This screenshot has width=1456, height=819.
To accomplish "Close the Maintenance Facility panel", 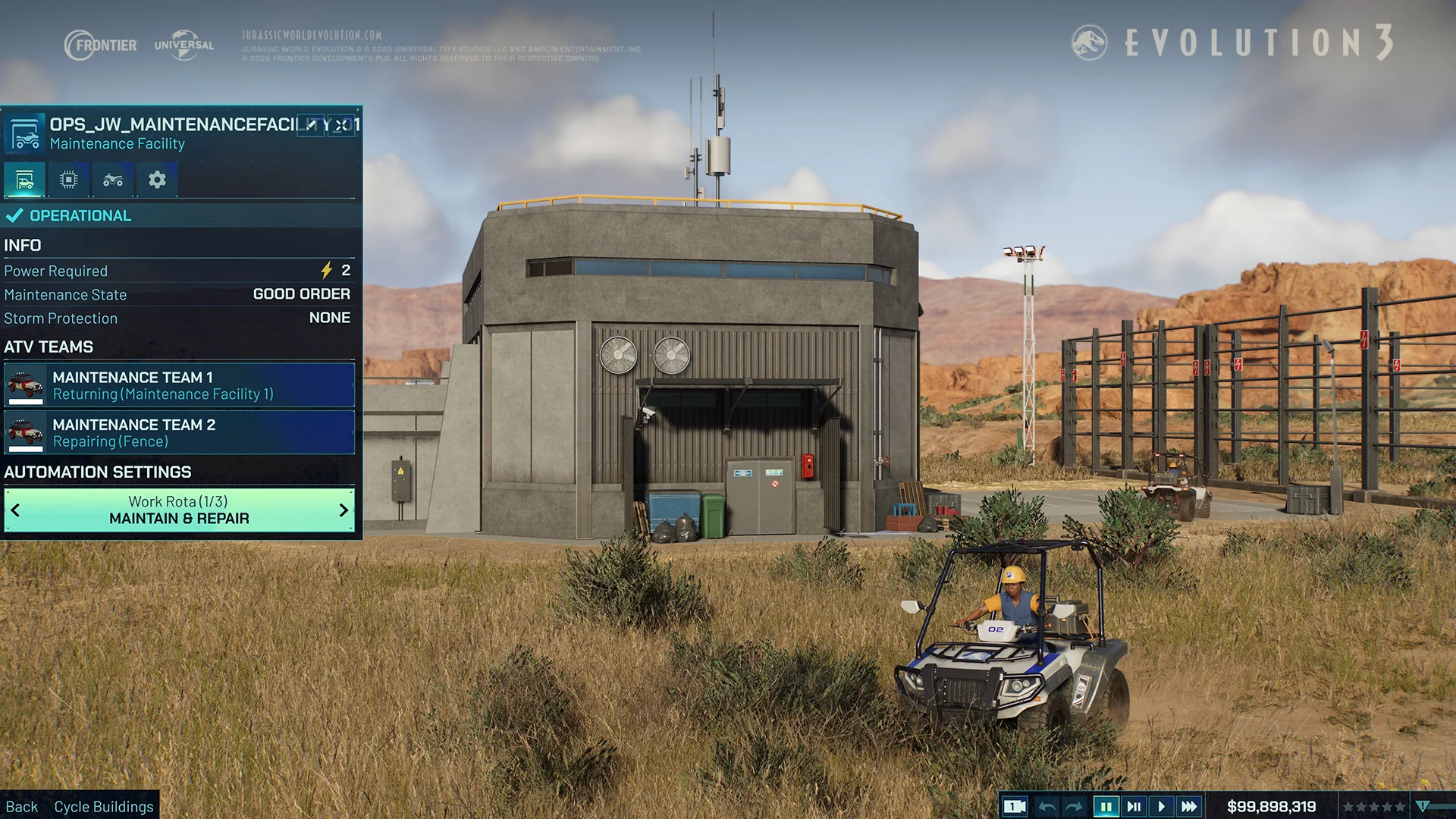I will (342, 125).
